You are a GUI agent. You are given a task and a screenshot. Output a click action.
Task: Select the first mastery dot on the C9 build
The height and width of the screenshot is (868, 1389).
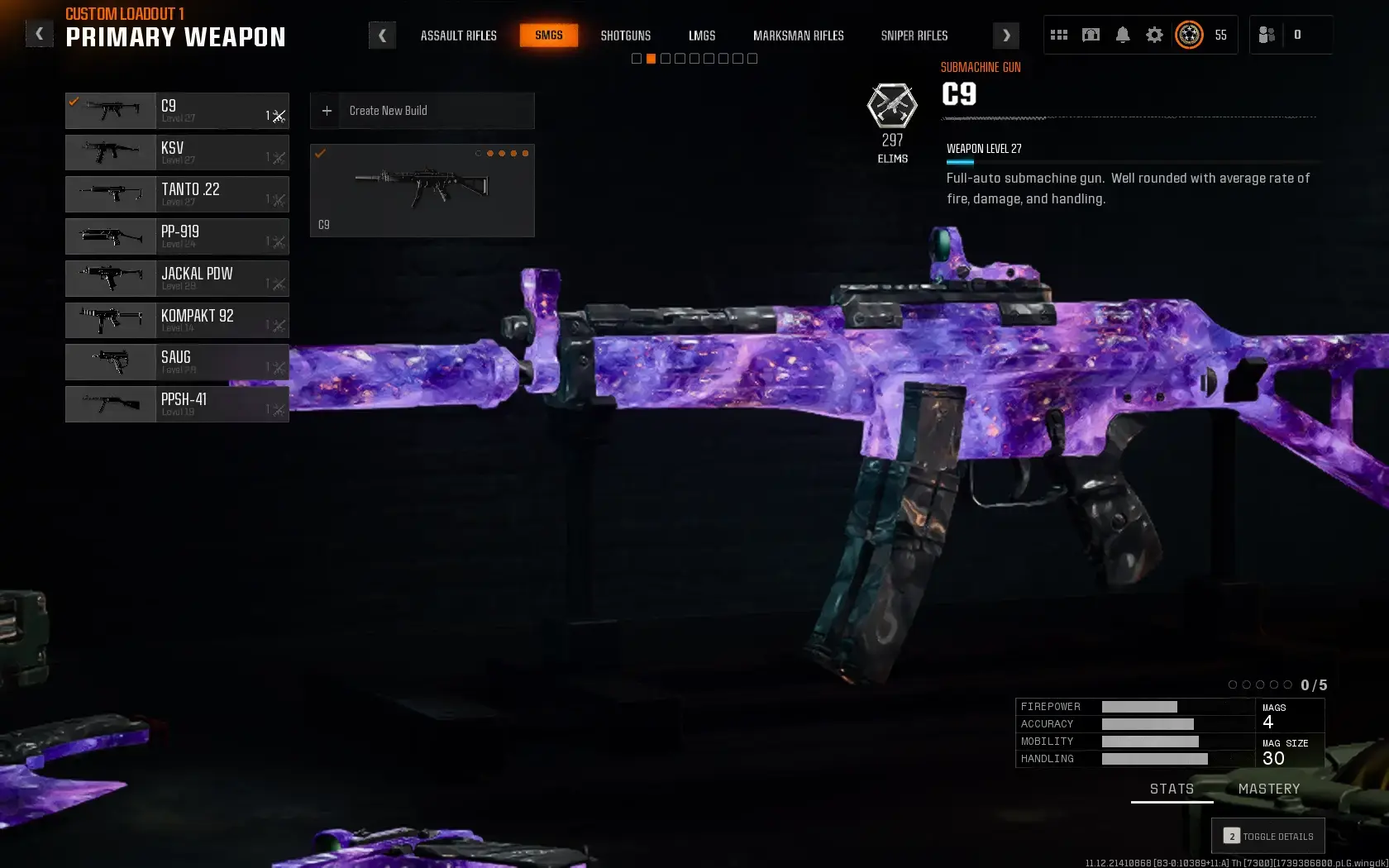point(479,154)
